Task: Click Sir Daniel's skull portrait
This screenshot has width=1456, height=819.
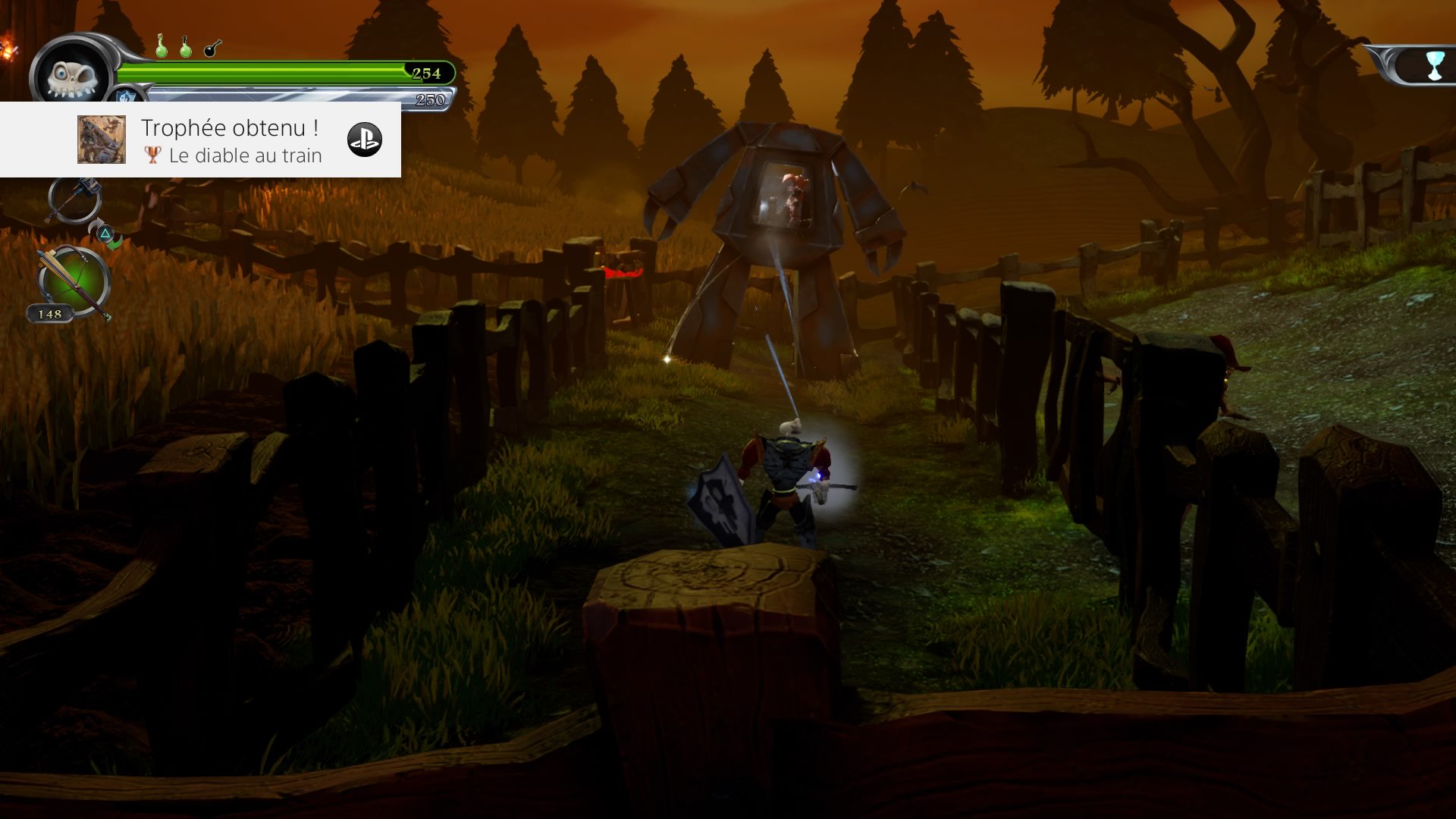Action: click(71, 77)
